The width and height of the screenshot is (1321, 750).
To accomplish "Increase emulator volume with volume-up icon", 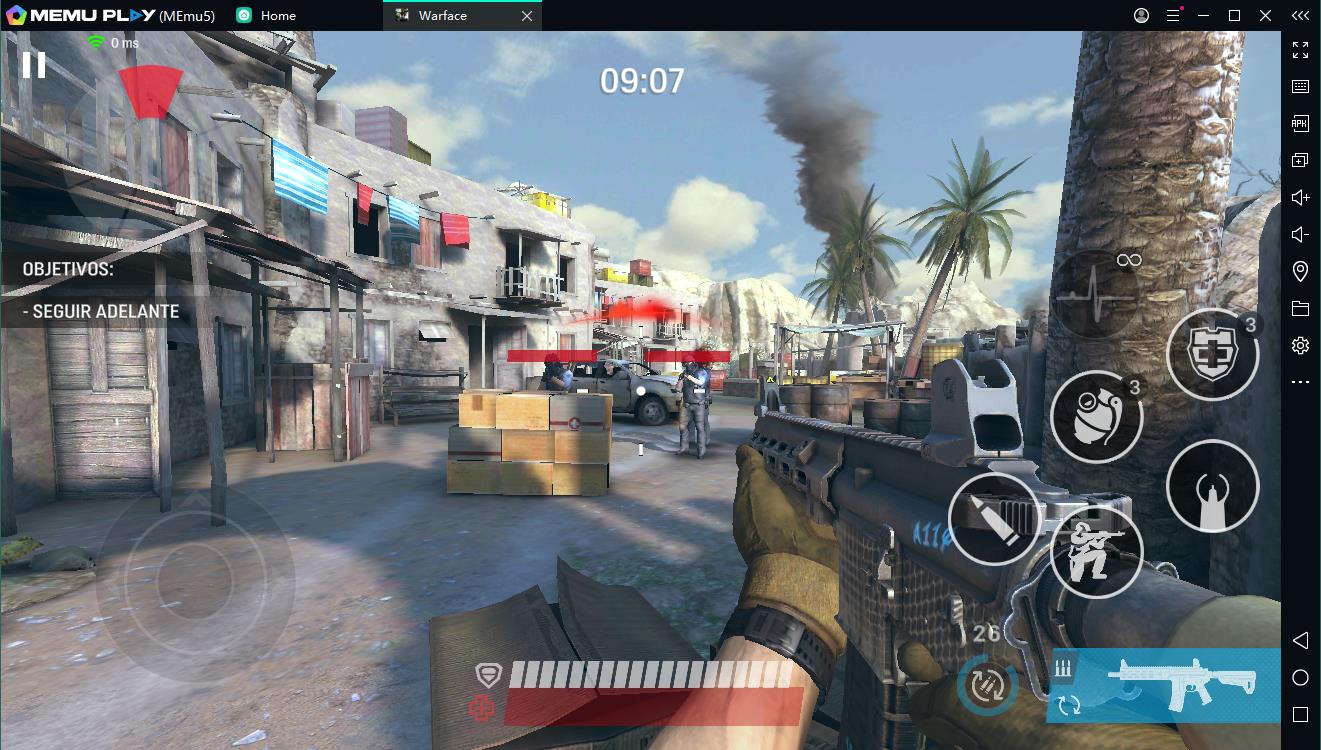I will click(1301, 197).
